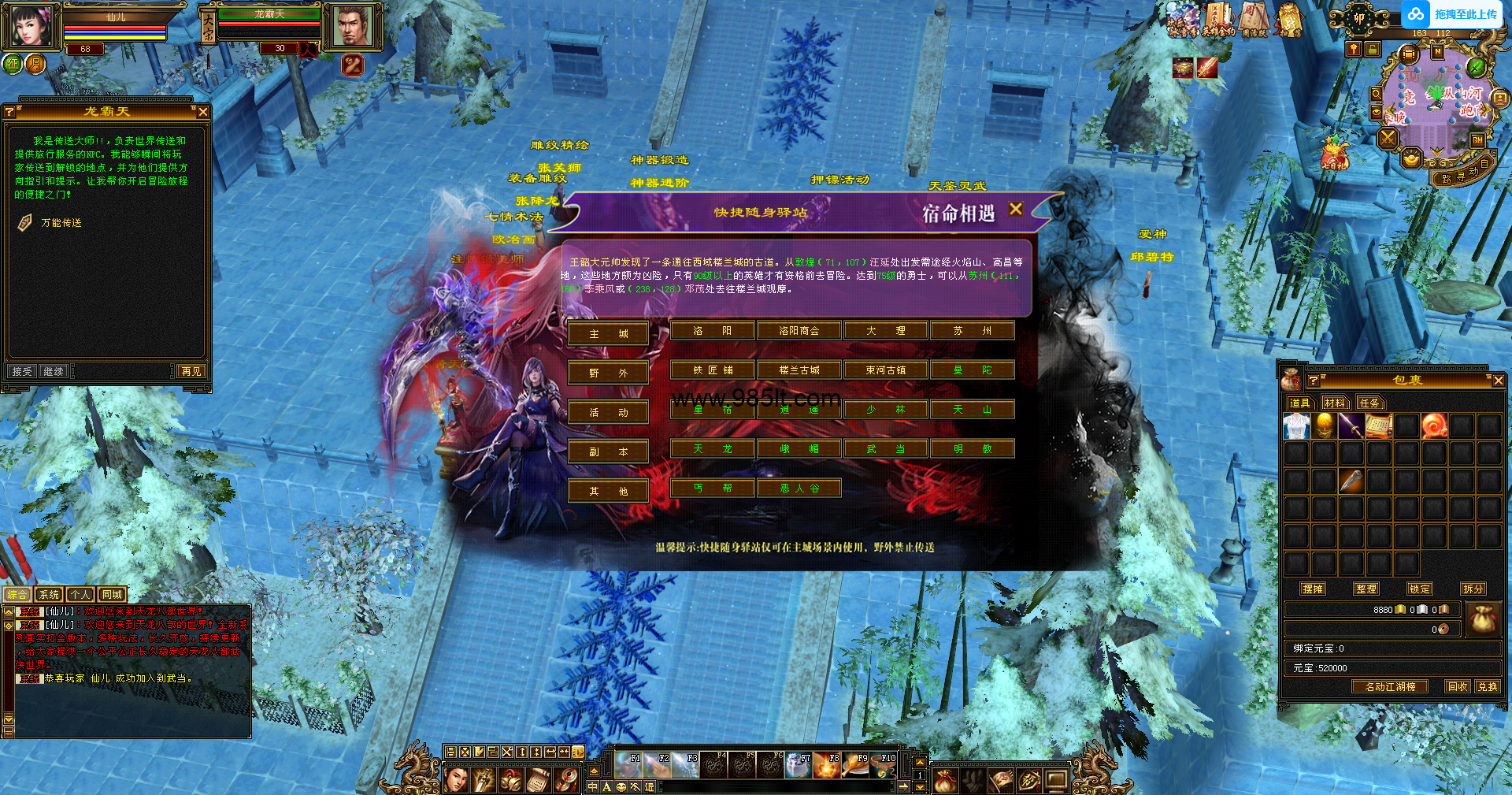
Task: Choose the 恶人谷 destination
Action: 799,489
